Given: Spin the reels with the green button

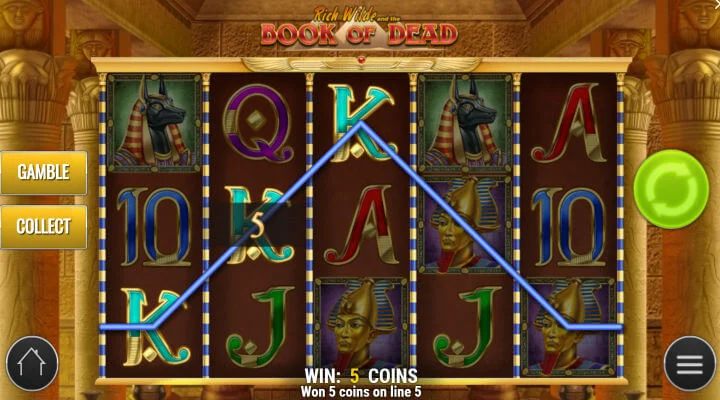Looking at the screenshot, I should (x=671, y=188).
